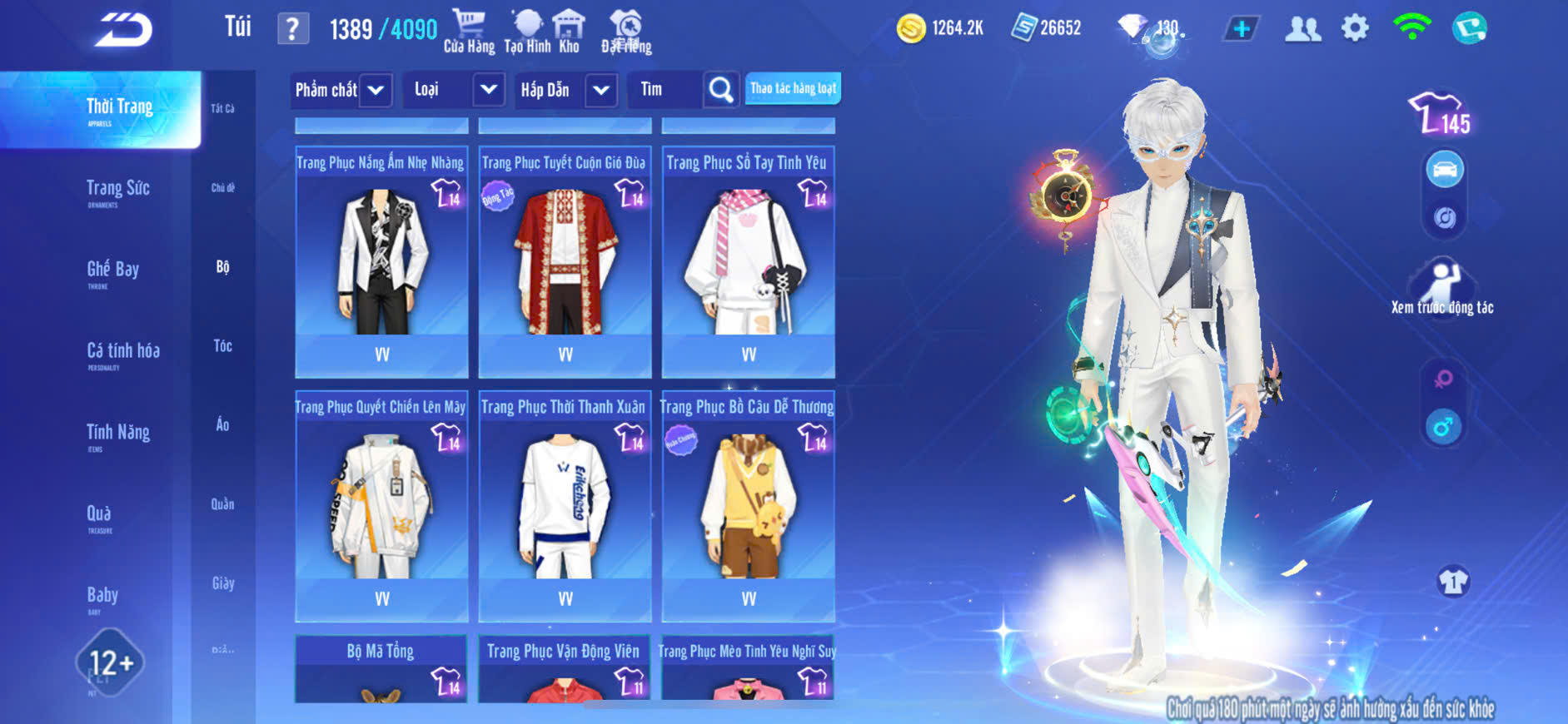
Task: Open Cửa Hàng shop
Action: pyautogui.click(x=469, y=32)
